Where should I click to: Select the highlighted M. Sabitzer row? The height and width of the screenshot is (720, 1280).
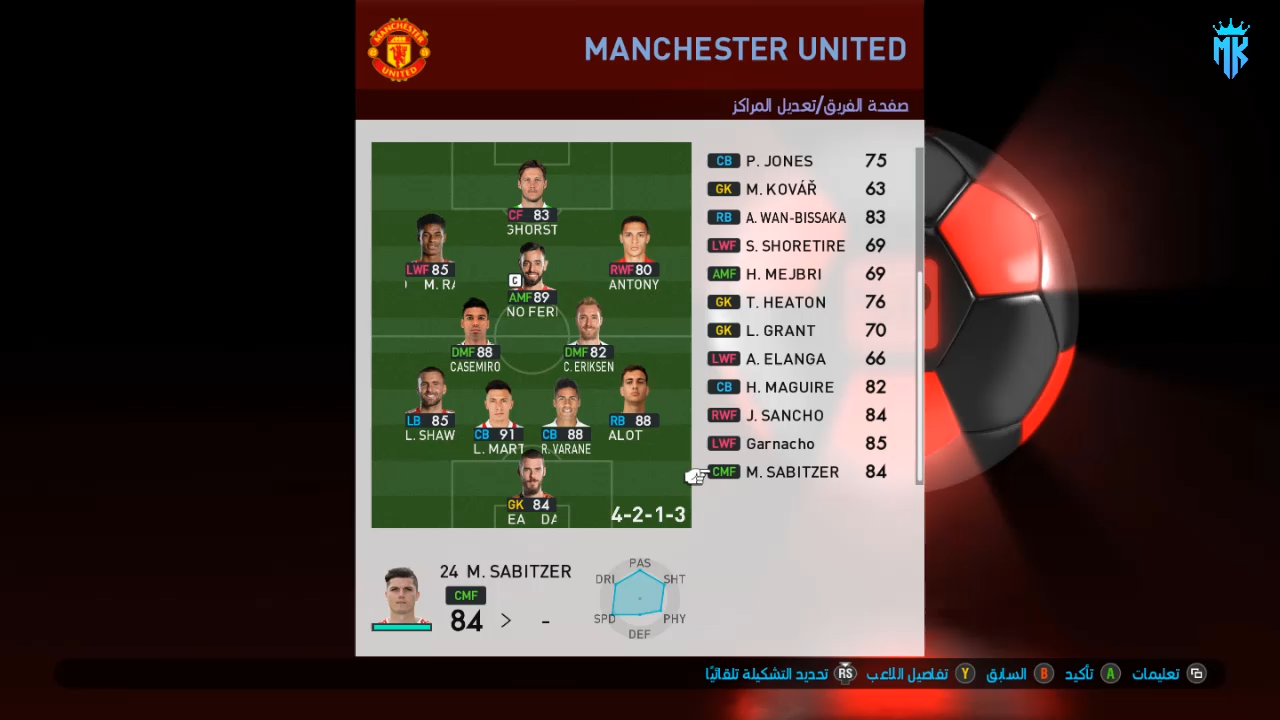point(797,472)
